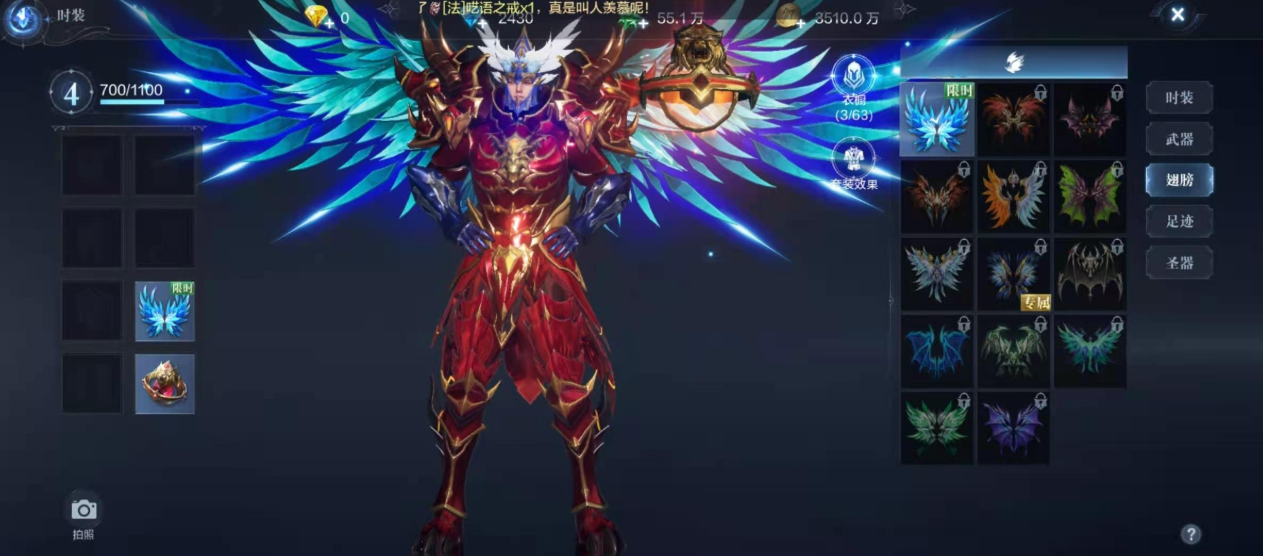Select the blue 限时 wings thumbnail in the grid

[x=937, y=120]
